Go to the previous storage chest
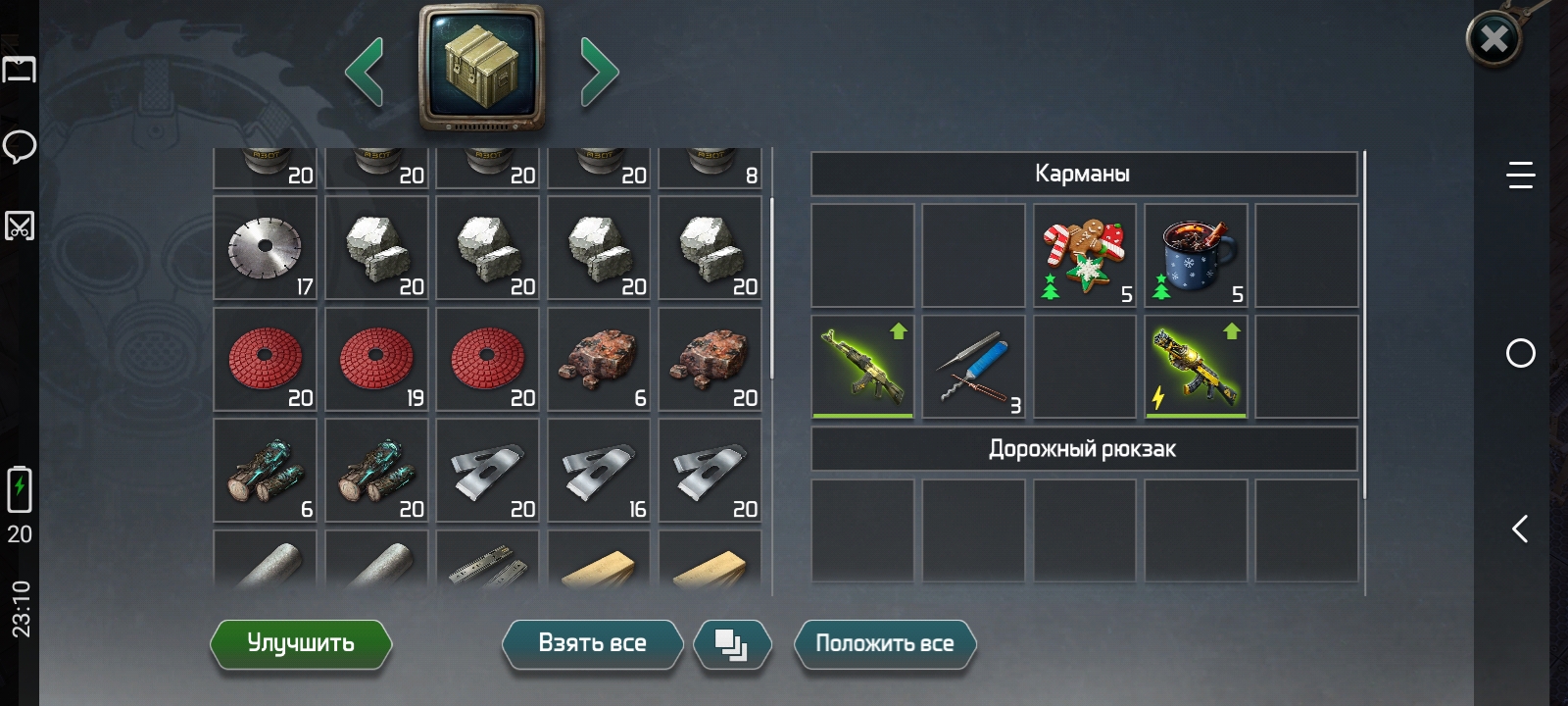This screenshot has width=1568, height=706. pyautogui.click(x=365, y=72)
